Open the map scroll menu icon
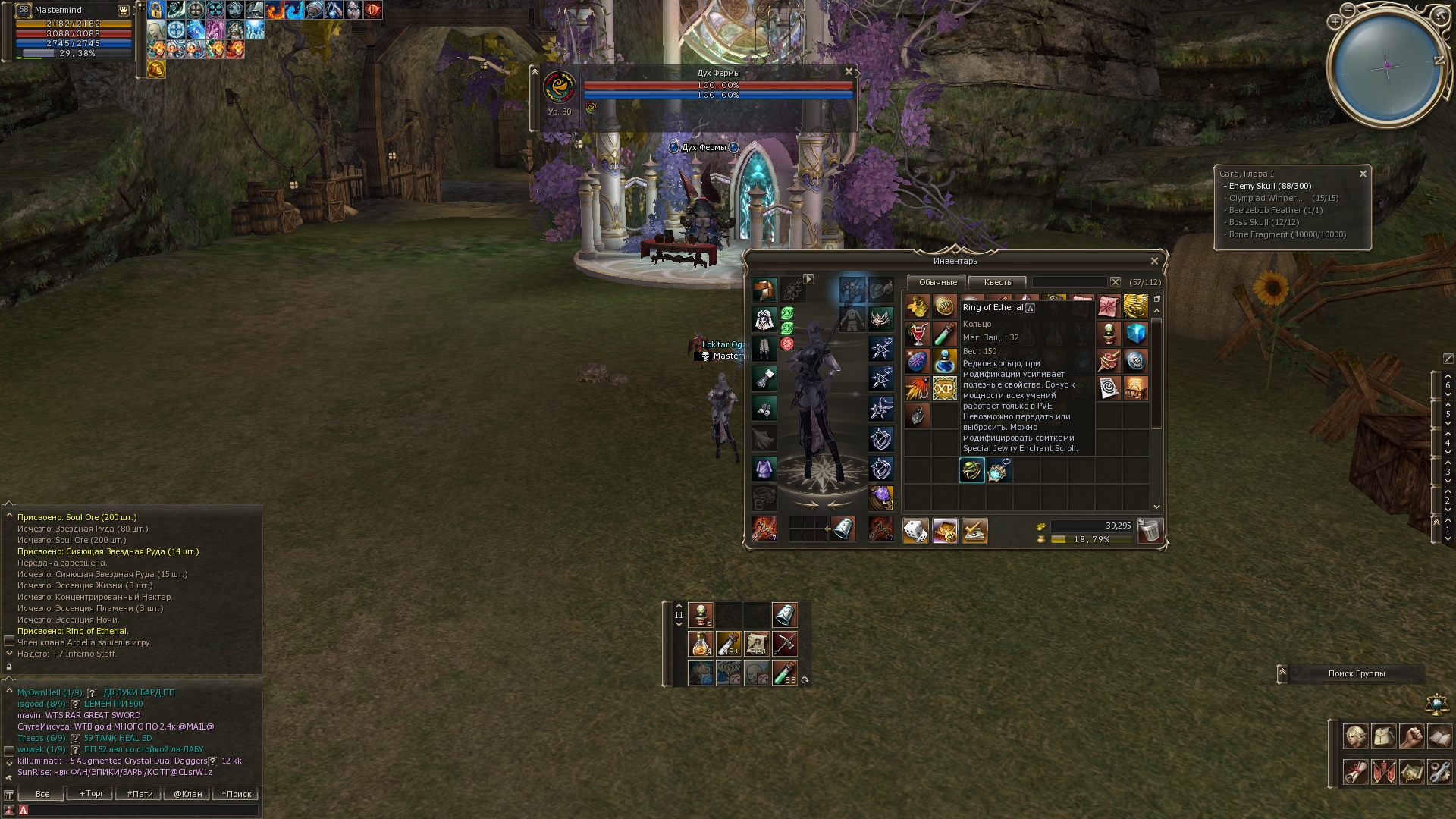 click(x=1411, y=772)
